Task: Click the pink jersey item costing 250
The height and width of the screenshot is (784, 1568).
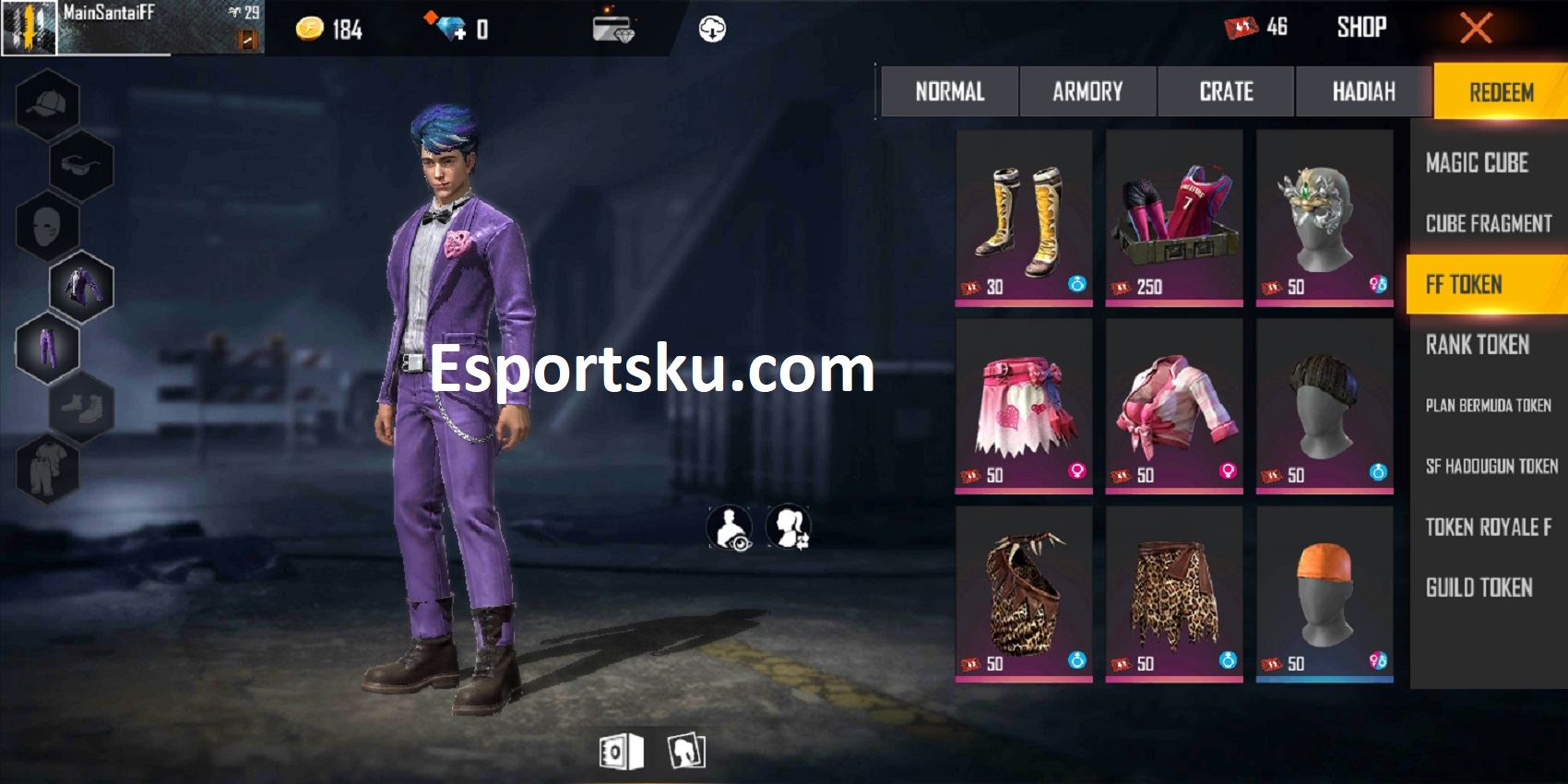Action: pos(1174,217)
